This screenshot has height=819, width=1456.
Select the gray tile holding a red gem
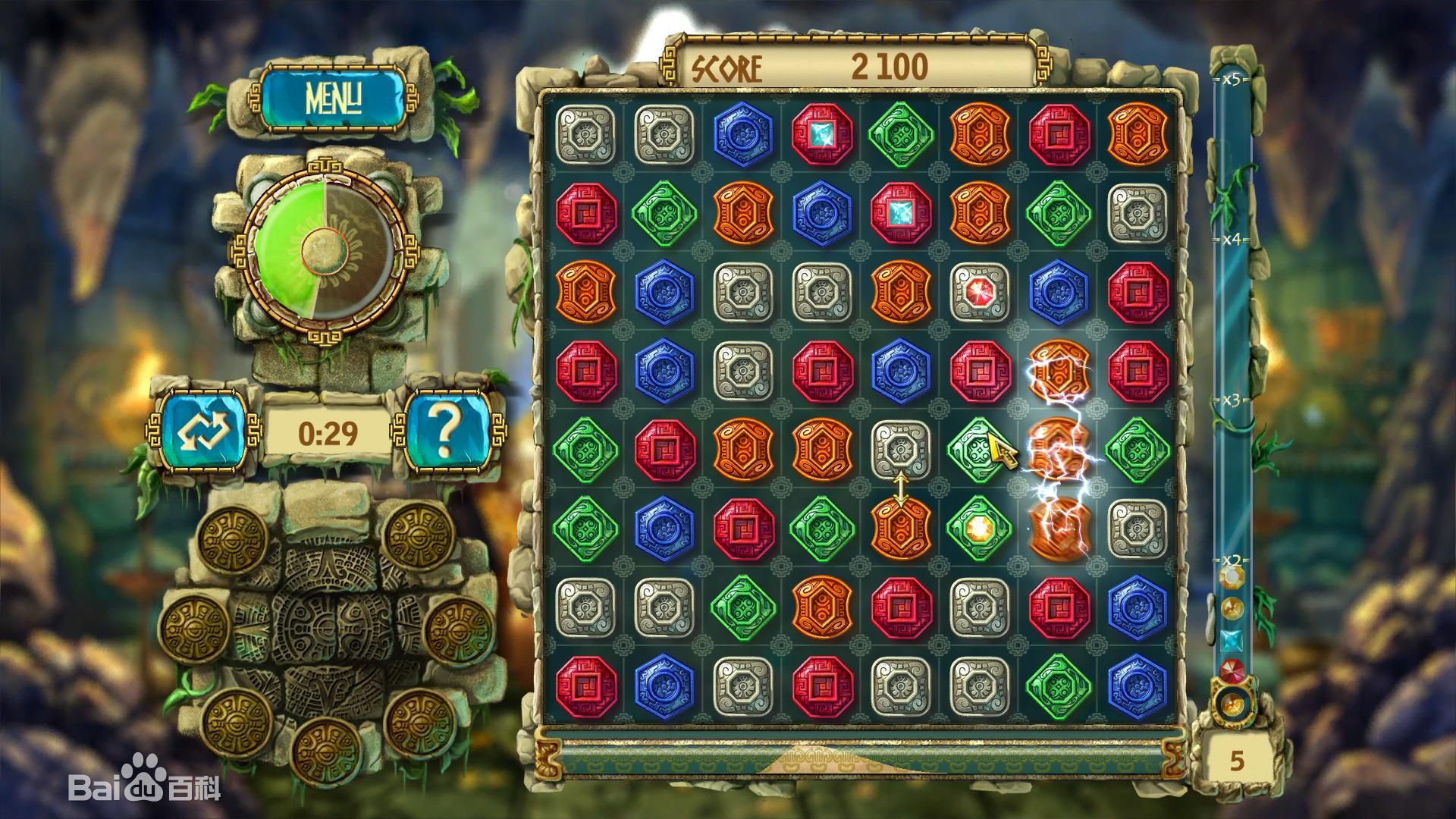979,292
